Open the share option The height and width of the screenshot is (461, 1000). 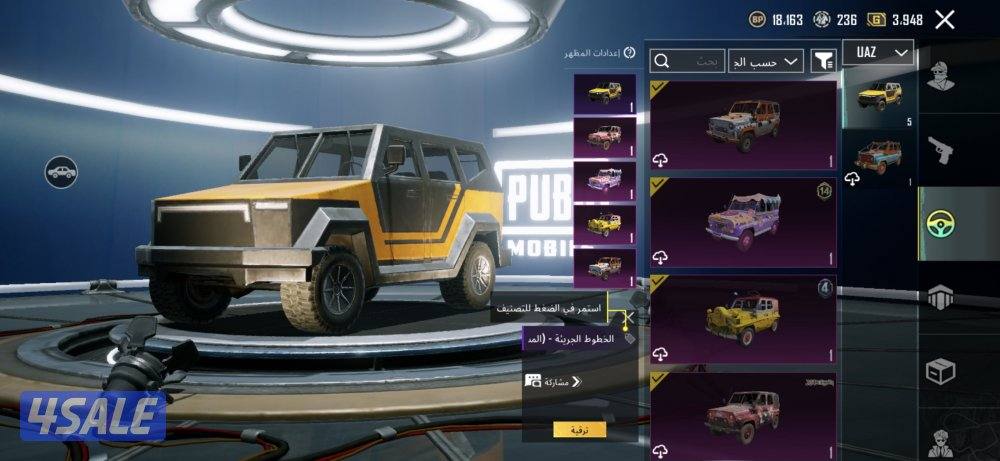point(553,381)
